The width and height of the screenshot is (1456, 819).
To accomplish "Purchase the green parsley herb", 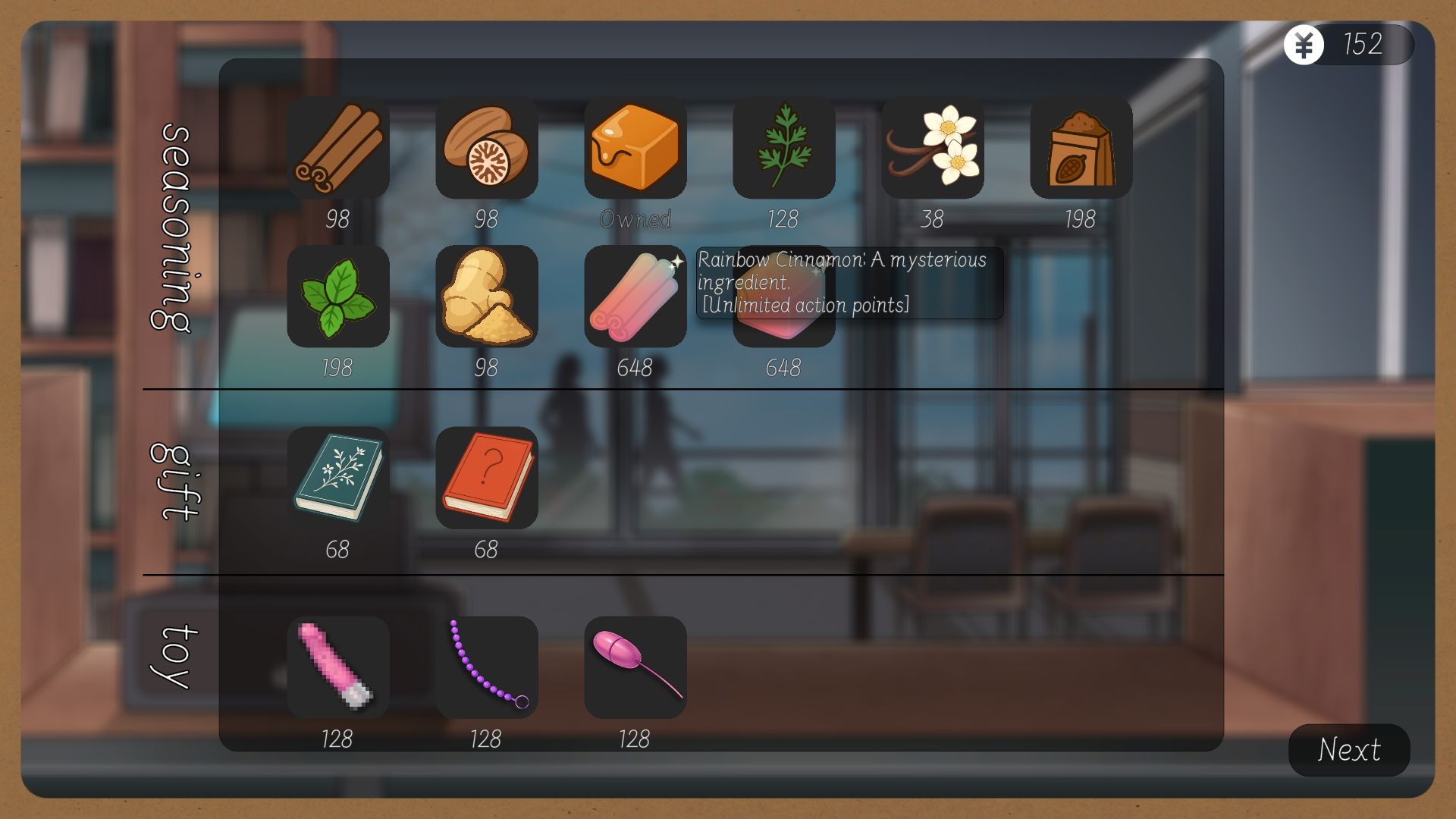I will click(784, 148).
